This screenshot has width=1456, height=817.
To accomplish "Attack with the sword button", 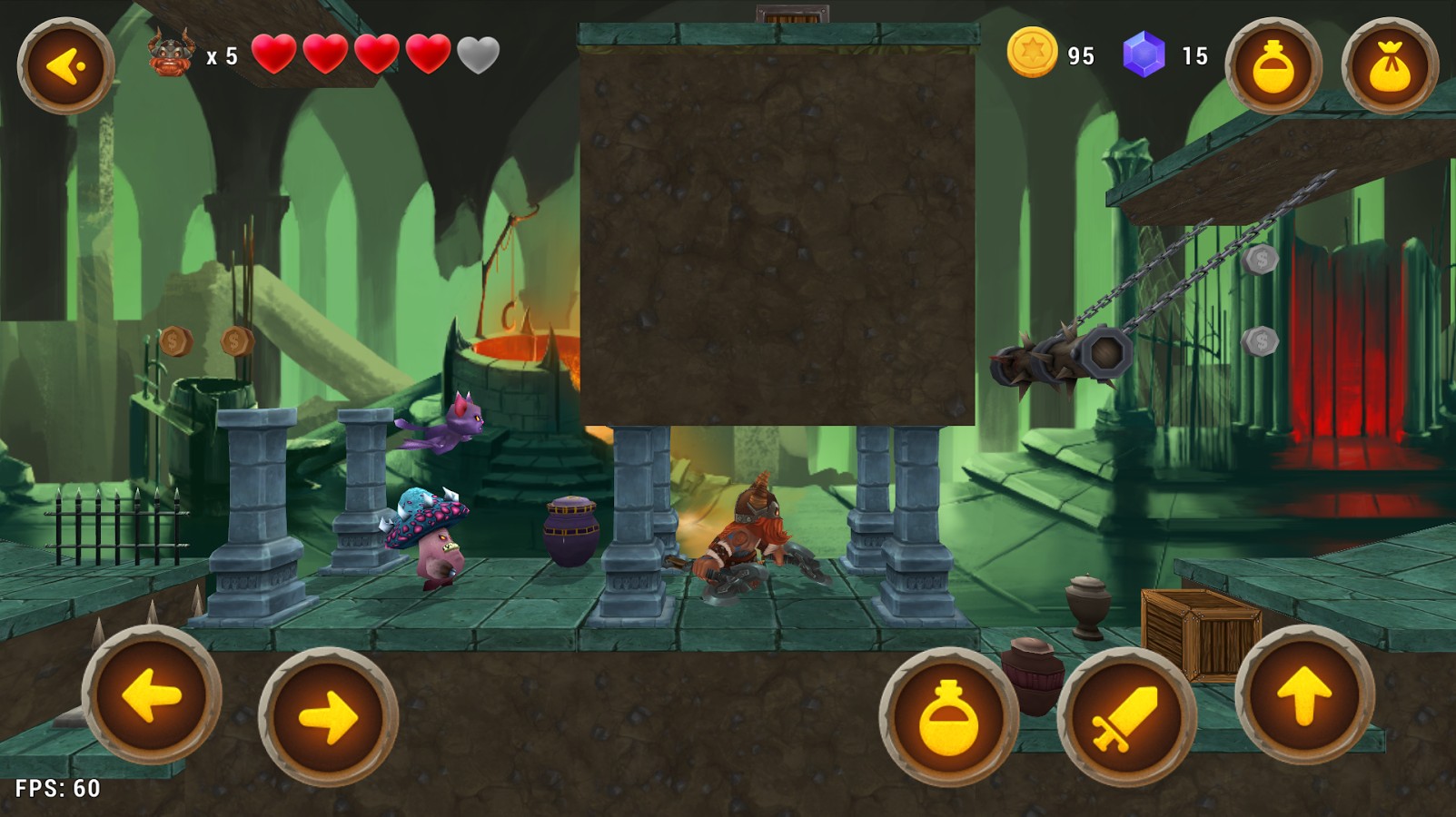I will [1126, 717].
